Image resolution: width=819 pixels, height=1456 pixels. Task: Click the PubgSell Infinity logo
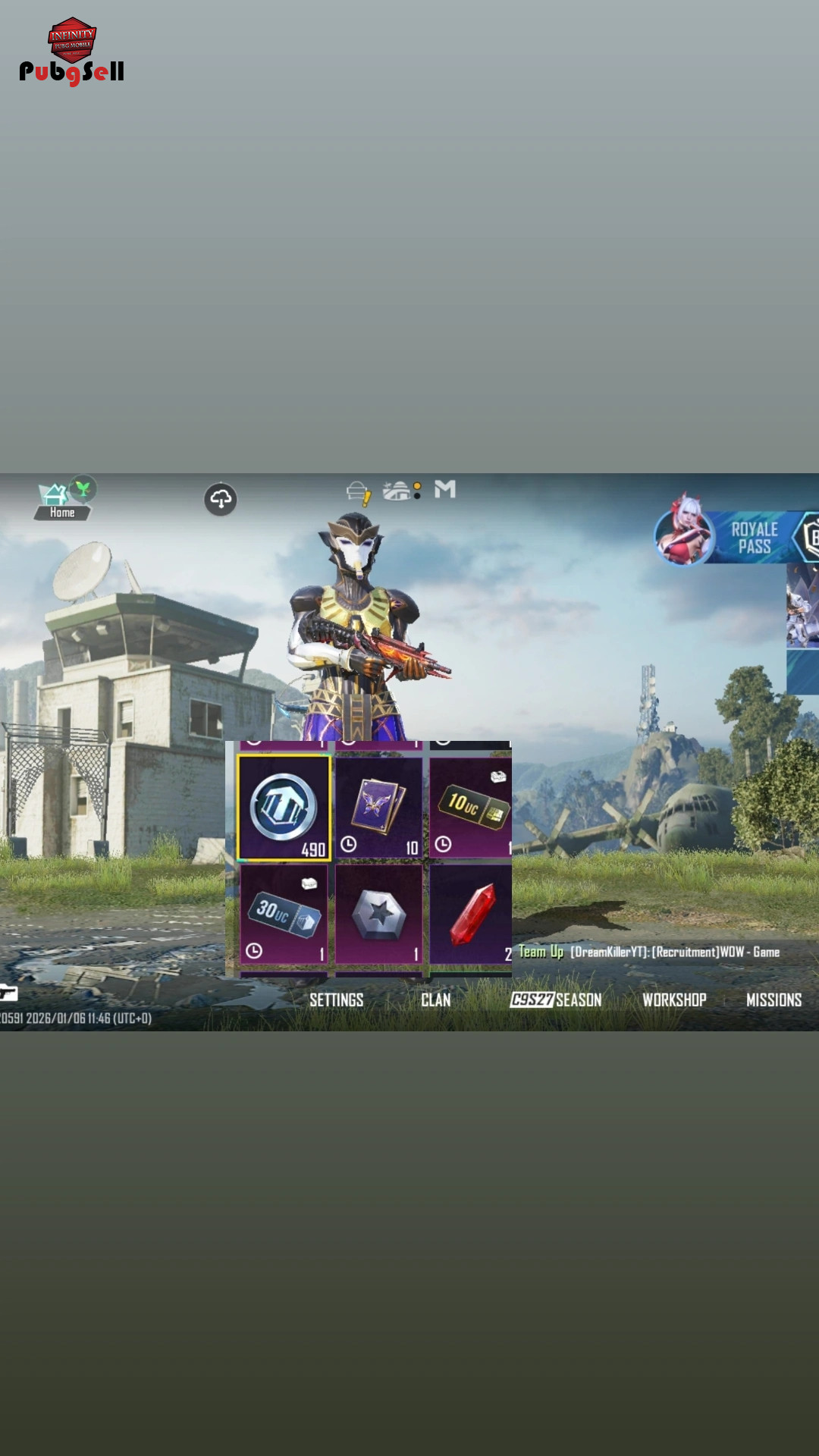coord(71,52)
